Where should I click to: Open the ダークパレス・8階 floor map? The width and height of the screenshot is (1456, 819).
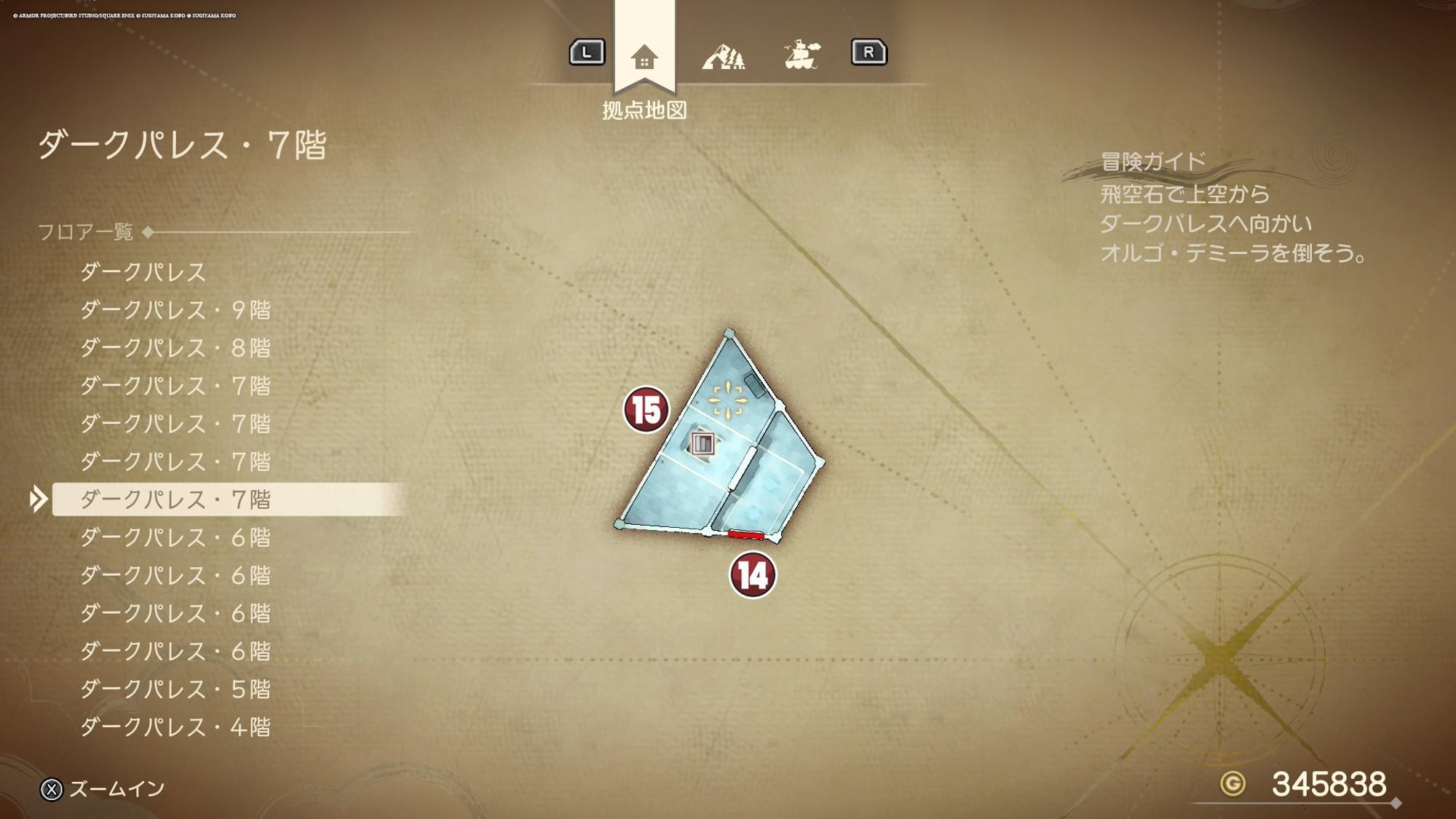click(x=175, y=348)
